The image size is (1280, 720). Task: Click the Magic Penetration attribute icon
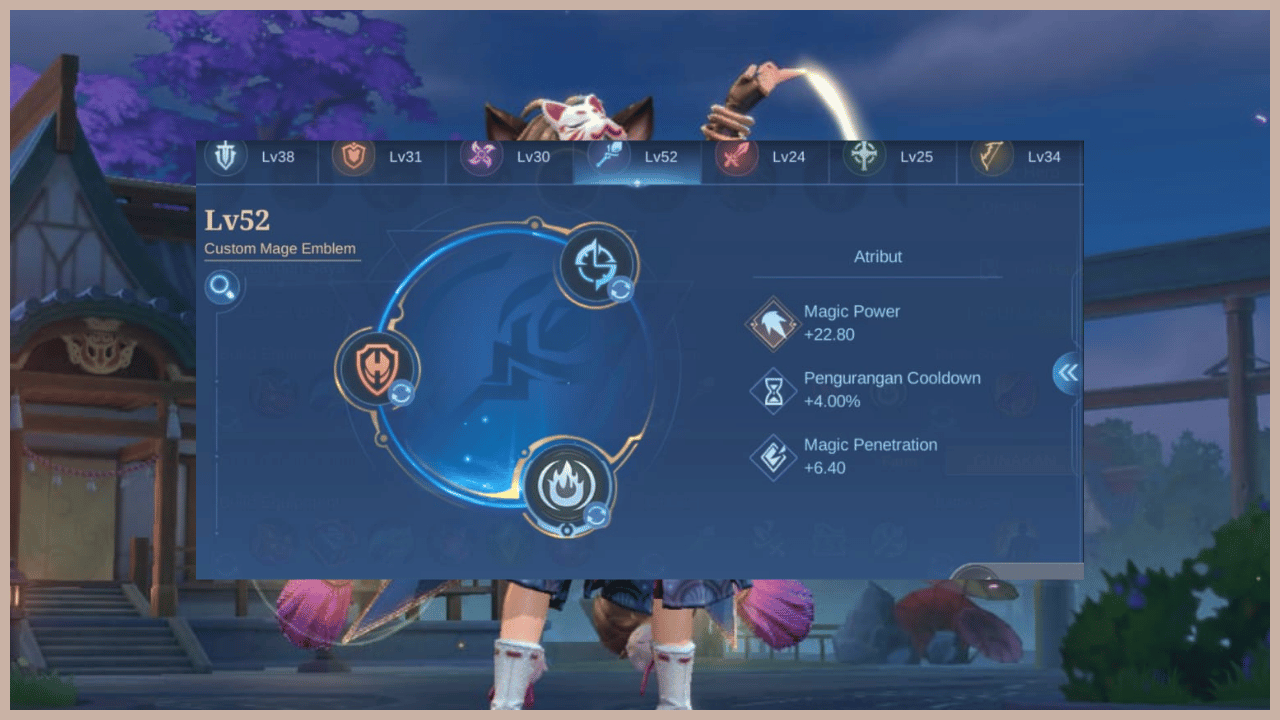click(772, 456)
